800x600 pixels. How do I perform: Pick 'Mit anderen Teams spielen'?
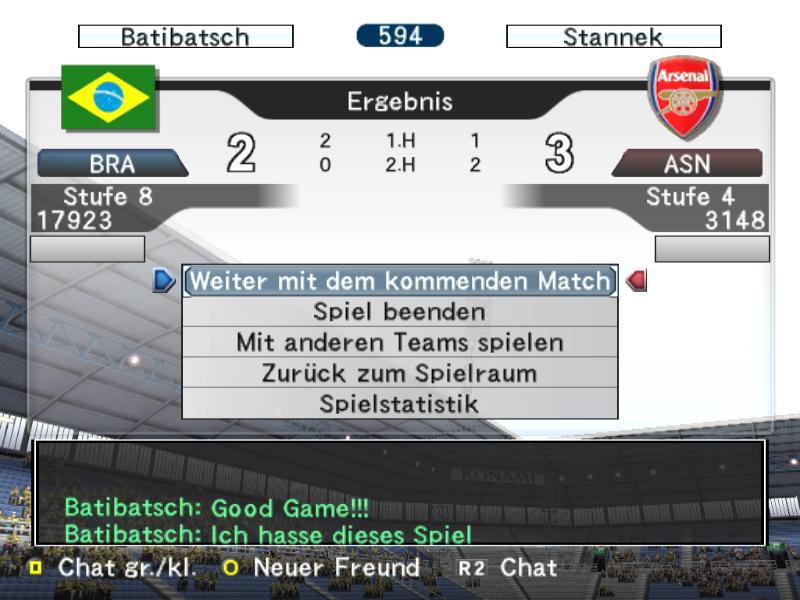(400, 343)
